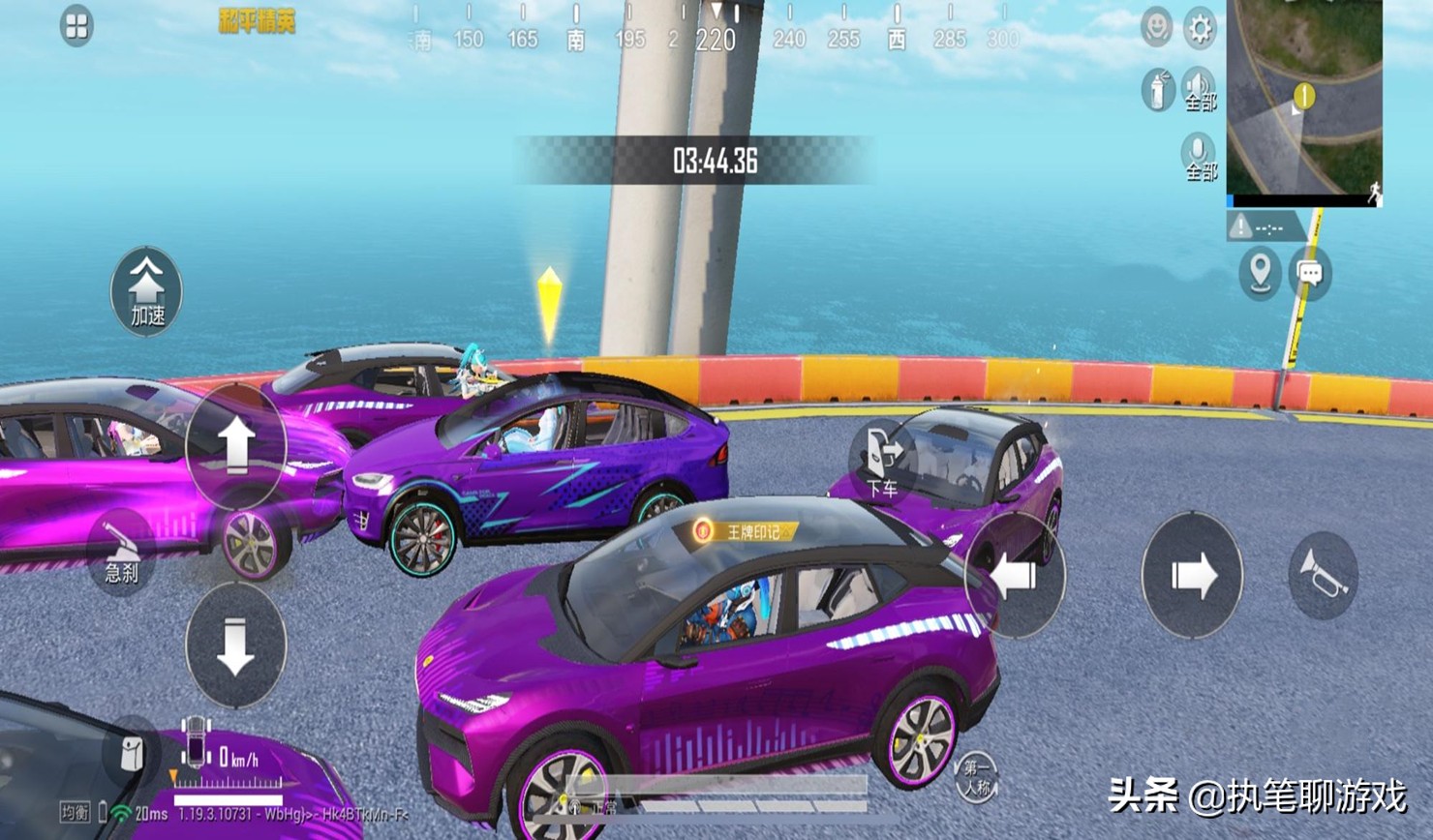Steer right with the right arrow
The height and width of the screenshot is (840, 1433).
(1192, 577)
